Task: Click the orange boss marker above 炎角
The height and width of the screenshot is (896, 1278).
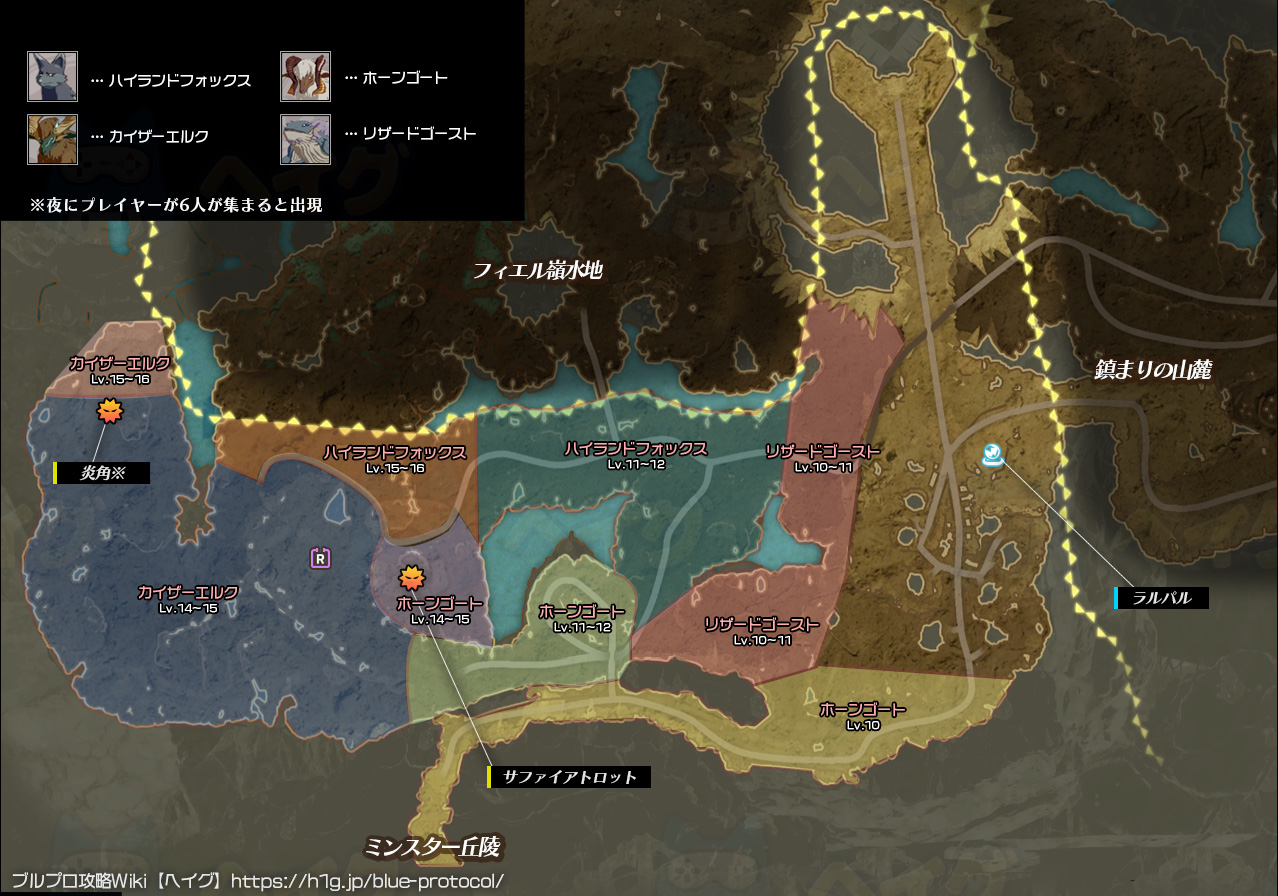Action: (x=108, y=410)
